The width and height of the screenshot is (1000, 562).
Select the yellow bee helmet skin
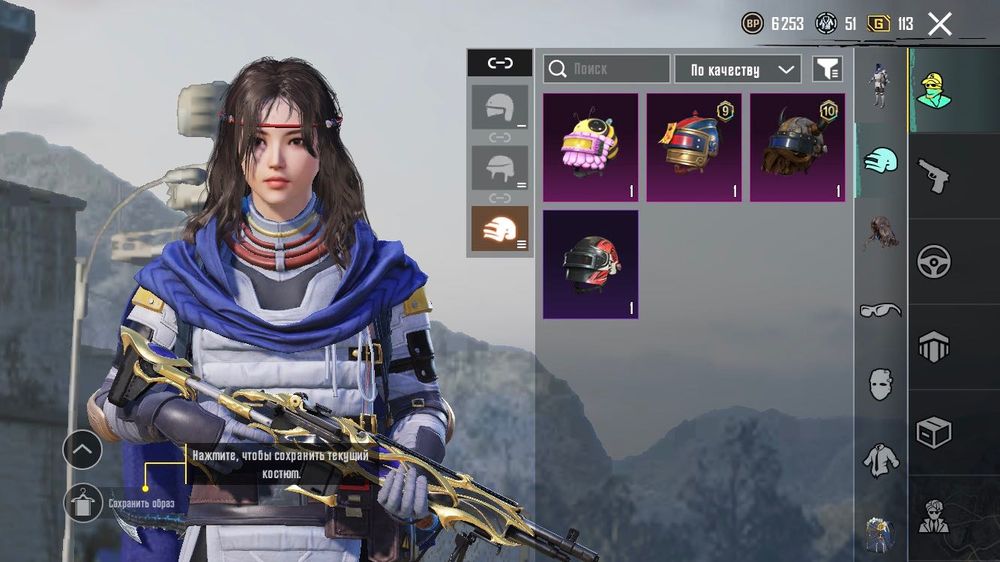(590, 147)
